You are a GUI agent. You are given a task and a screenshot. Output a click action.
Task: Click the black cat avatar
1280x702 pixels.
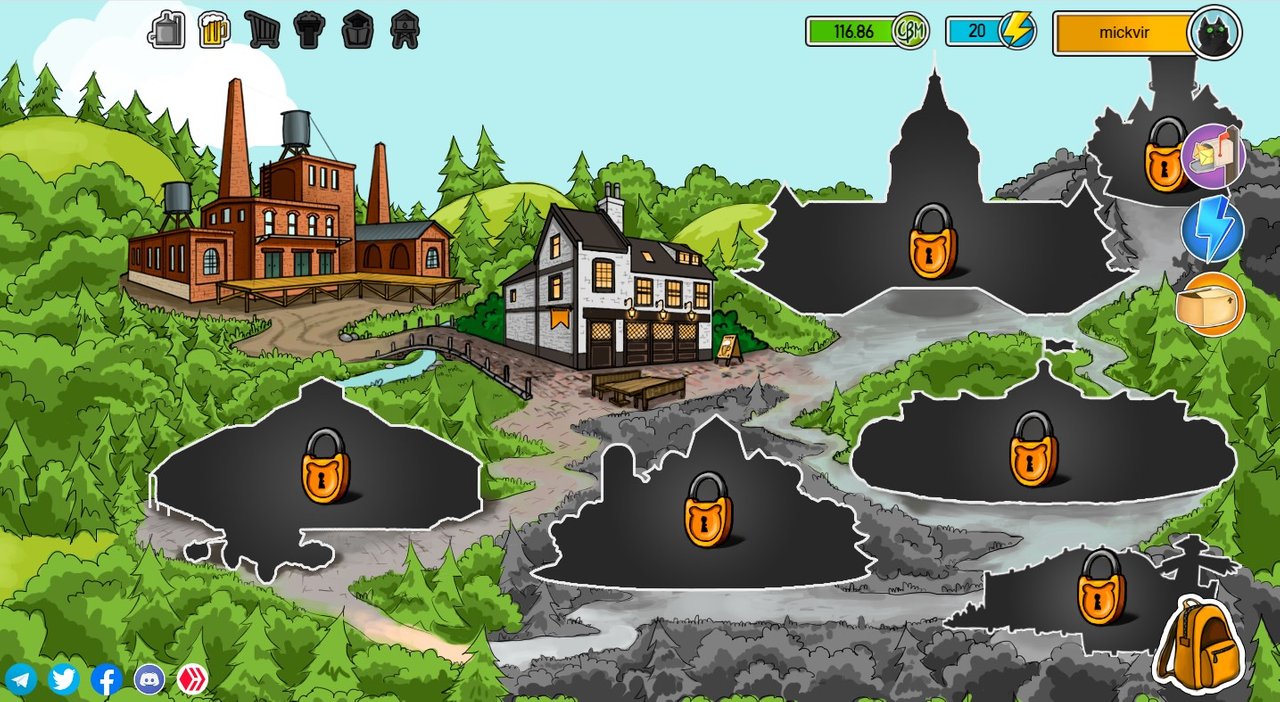(x=1214, y=33)
